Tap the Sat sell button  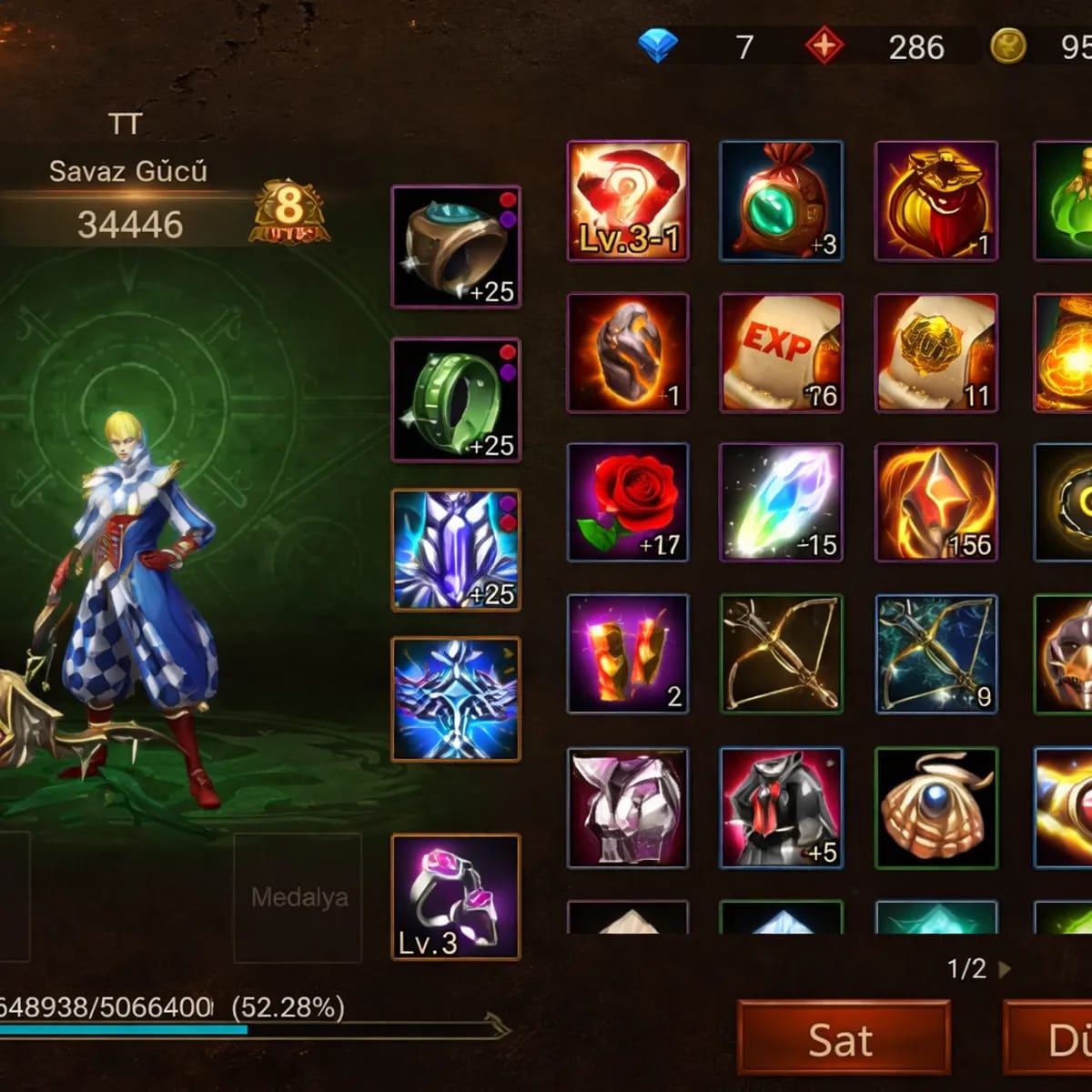843,1040
